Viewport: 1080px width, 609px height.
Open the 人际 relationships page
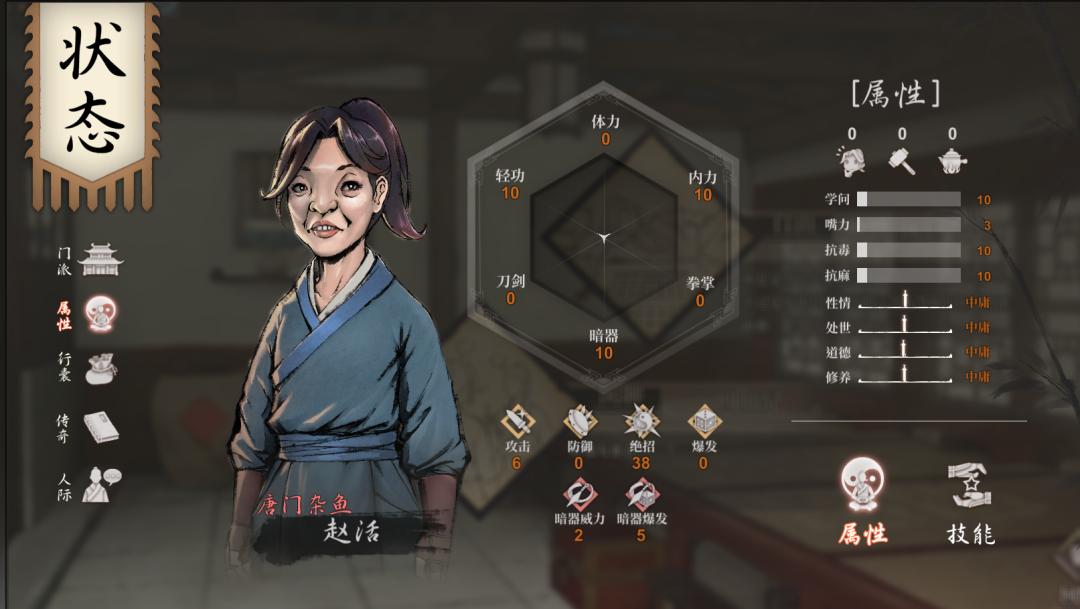click(100, 485)
